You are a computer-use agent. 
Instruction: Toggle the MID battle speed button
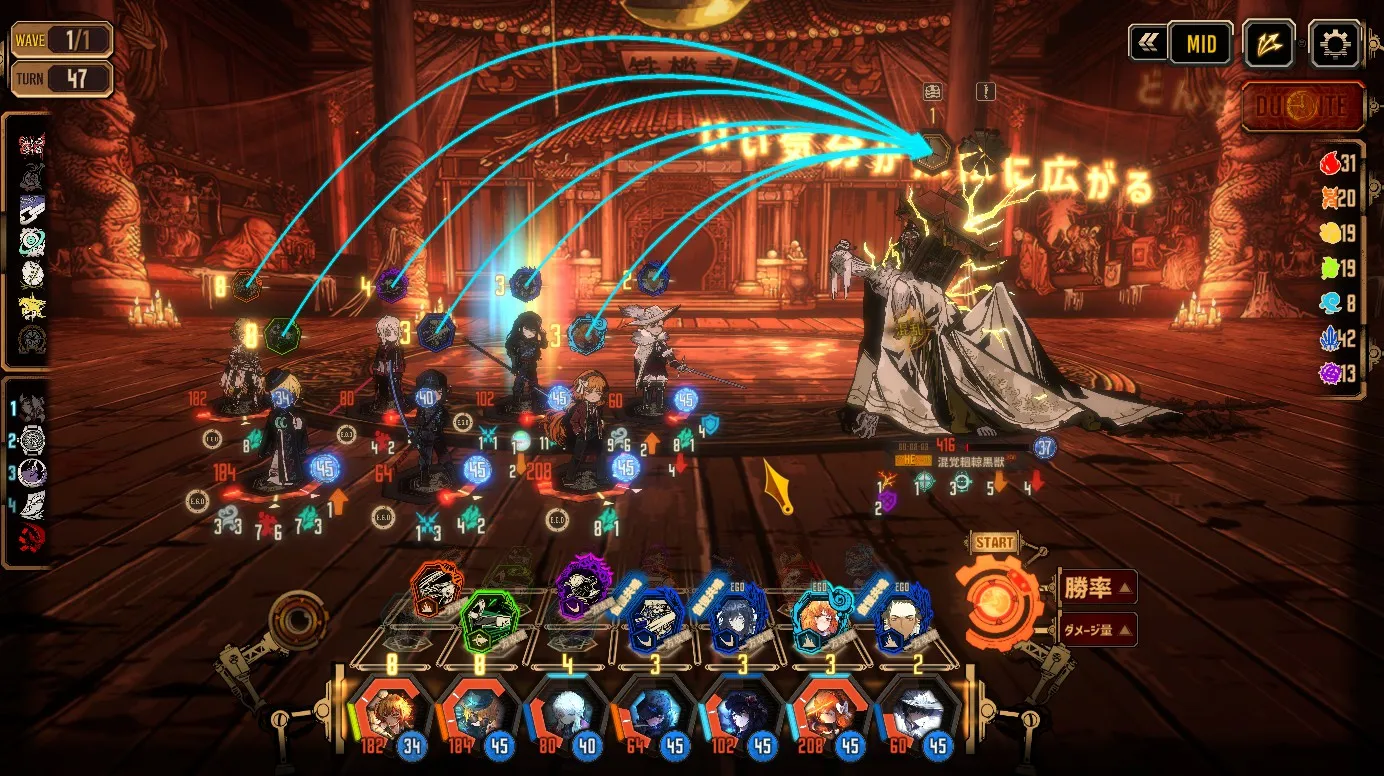coord(1200,44)
